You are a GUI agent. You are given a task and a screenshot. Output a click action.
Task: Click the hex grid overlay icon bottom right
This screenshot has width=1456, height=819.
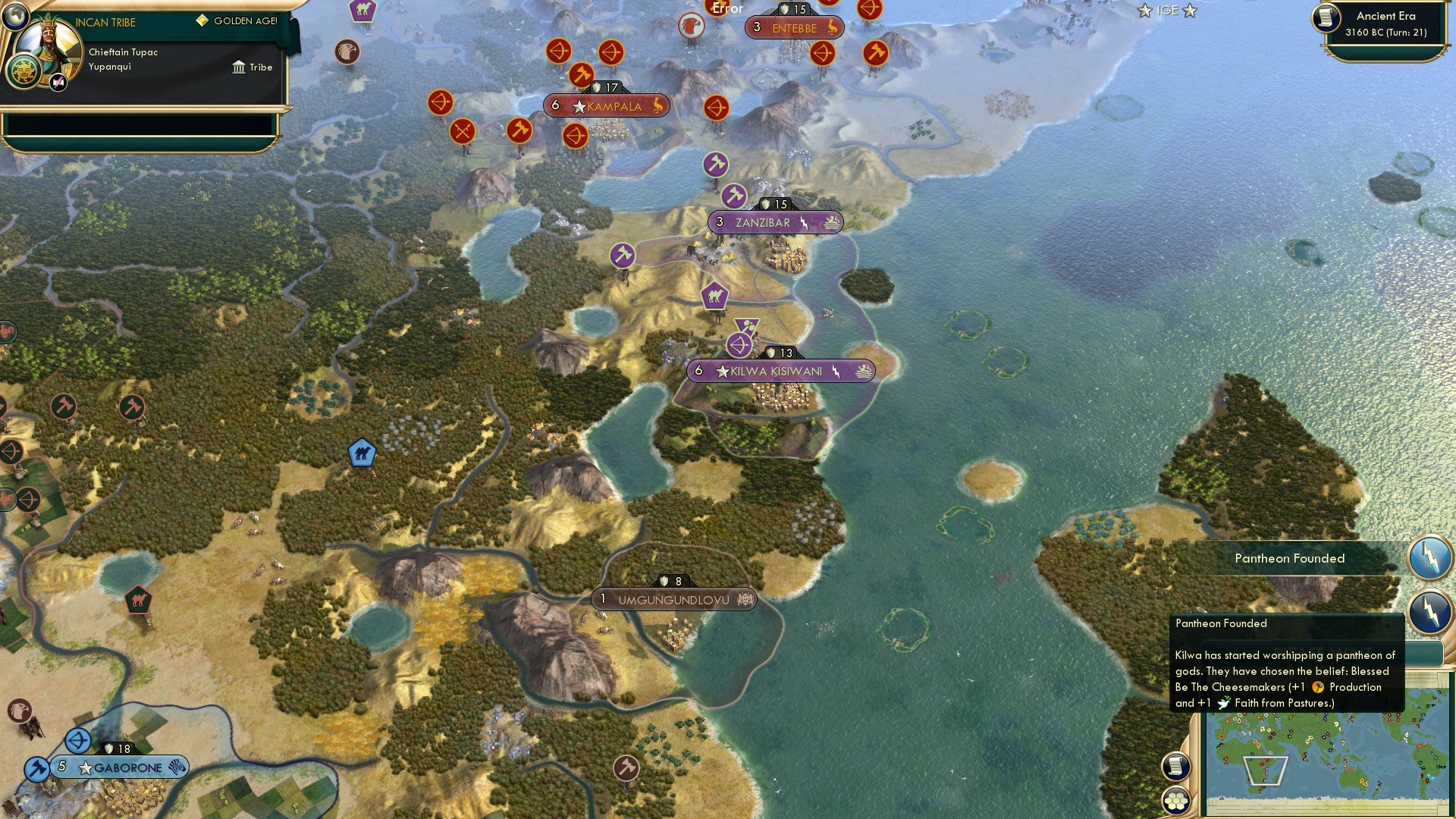1175,799
